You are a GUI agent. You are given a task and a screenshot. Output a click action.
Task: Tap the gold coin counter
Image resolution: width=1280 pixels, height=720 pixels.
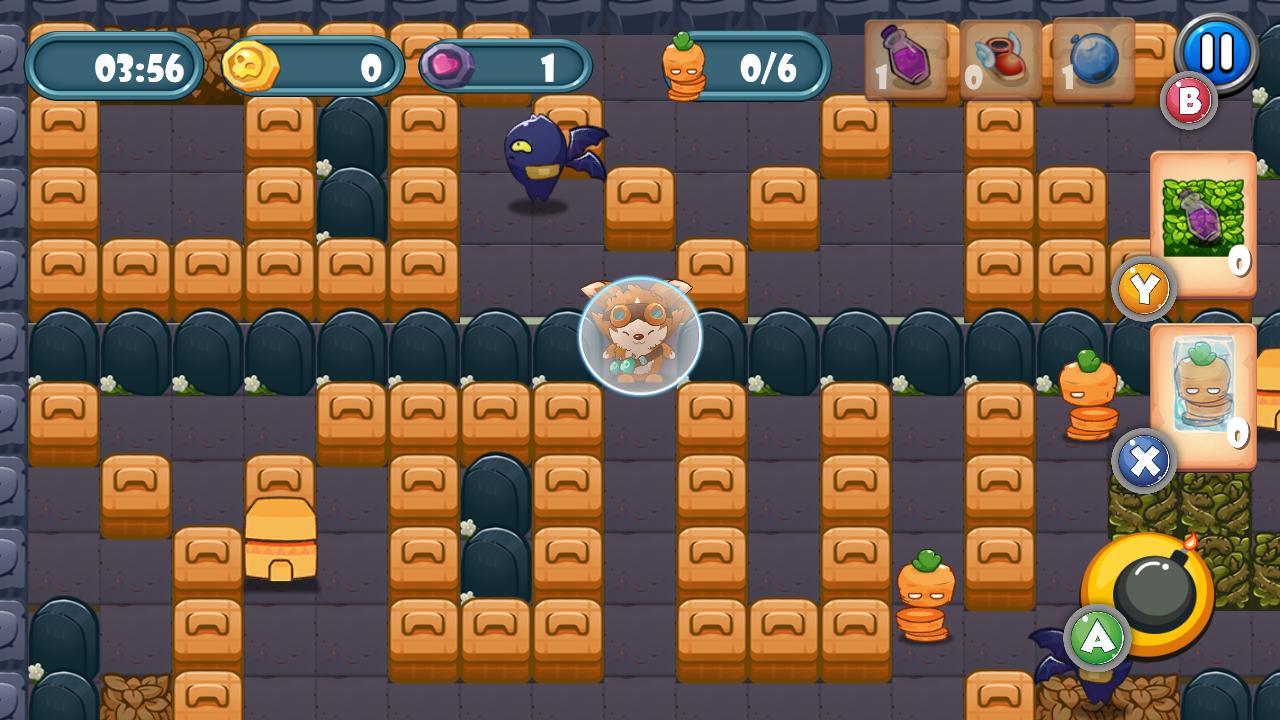(310, 66)
